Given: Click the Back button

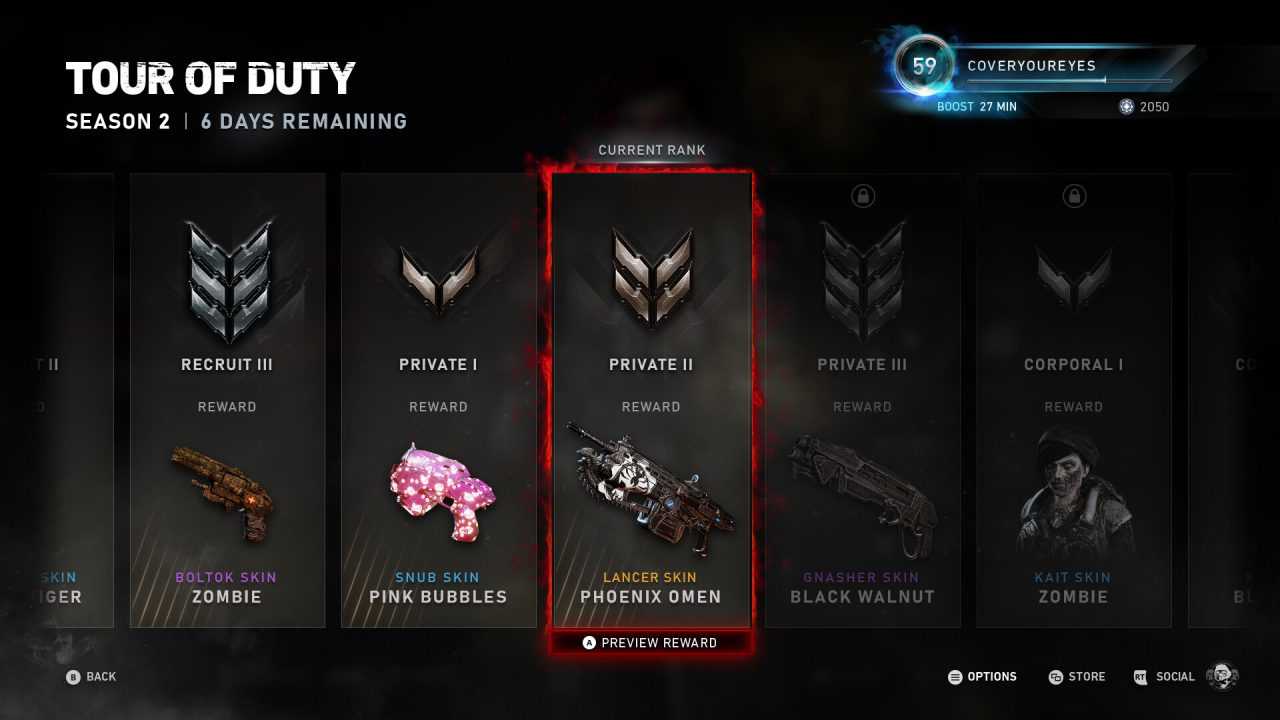Looking at the screenshot, I should [x=92, y=677].
